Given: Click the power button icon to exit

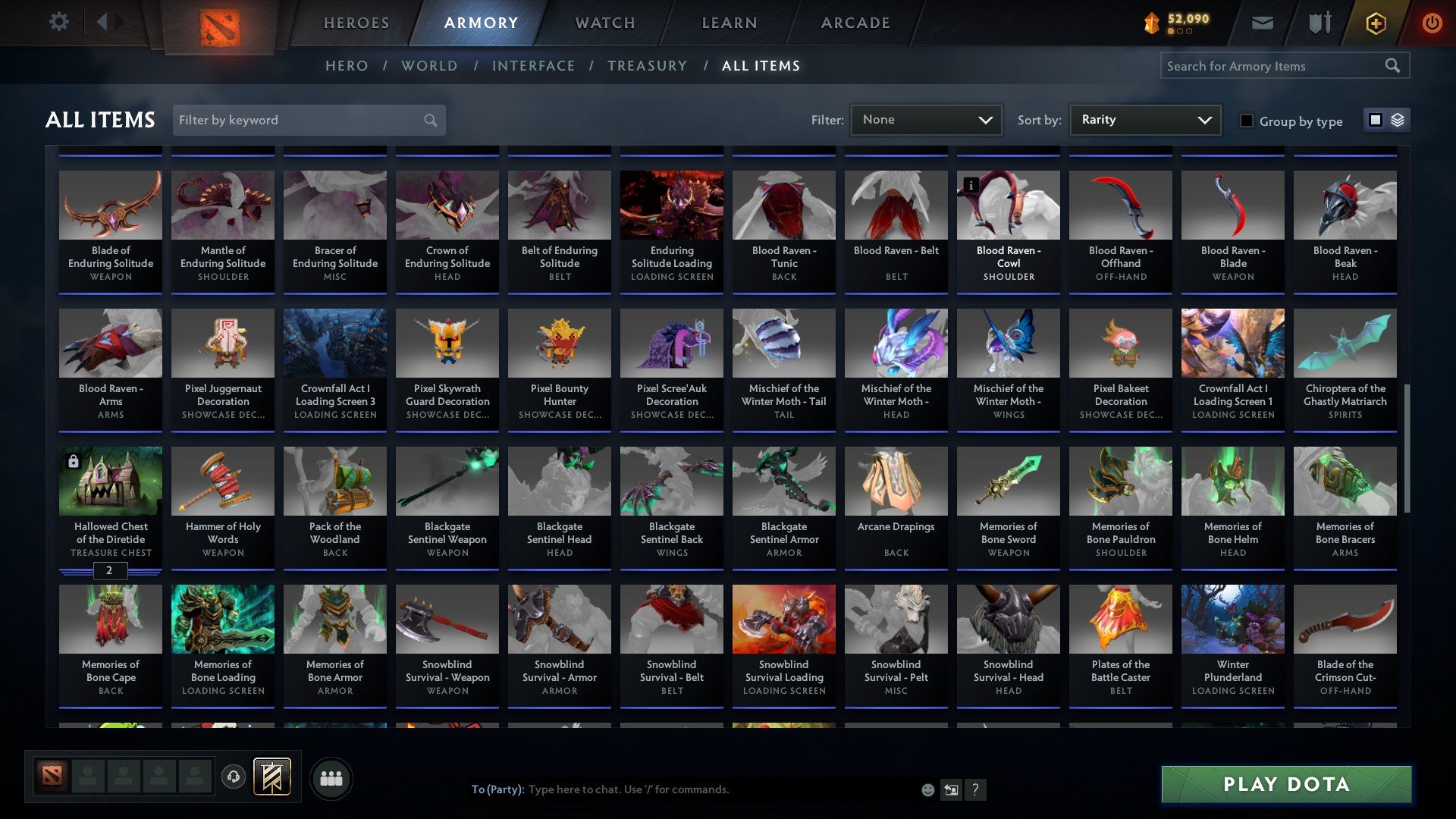Looking at the screenshot, I should click(x=1432, y=23).
